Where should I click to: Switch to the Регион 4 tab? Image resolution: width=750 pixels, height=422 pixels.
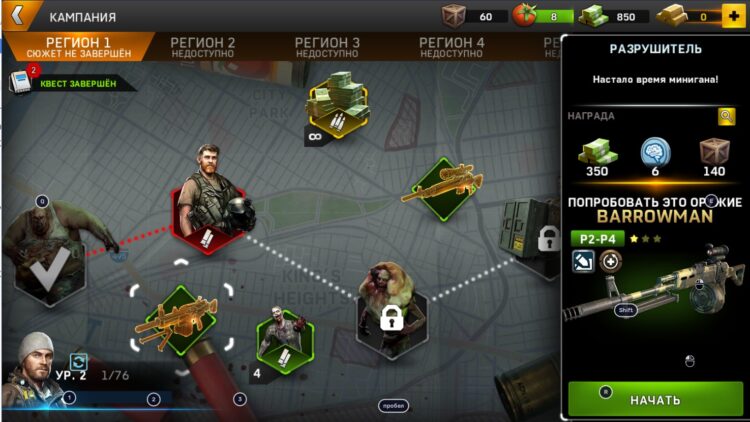click(451, 47)
